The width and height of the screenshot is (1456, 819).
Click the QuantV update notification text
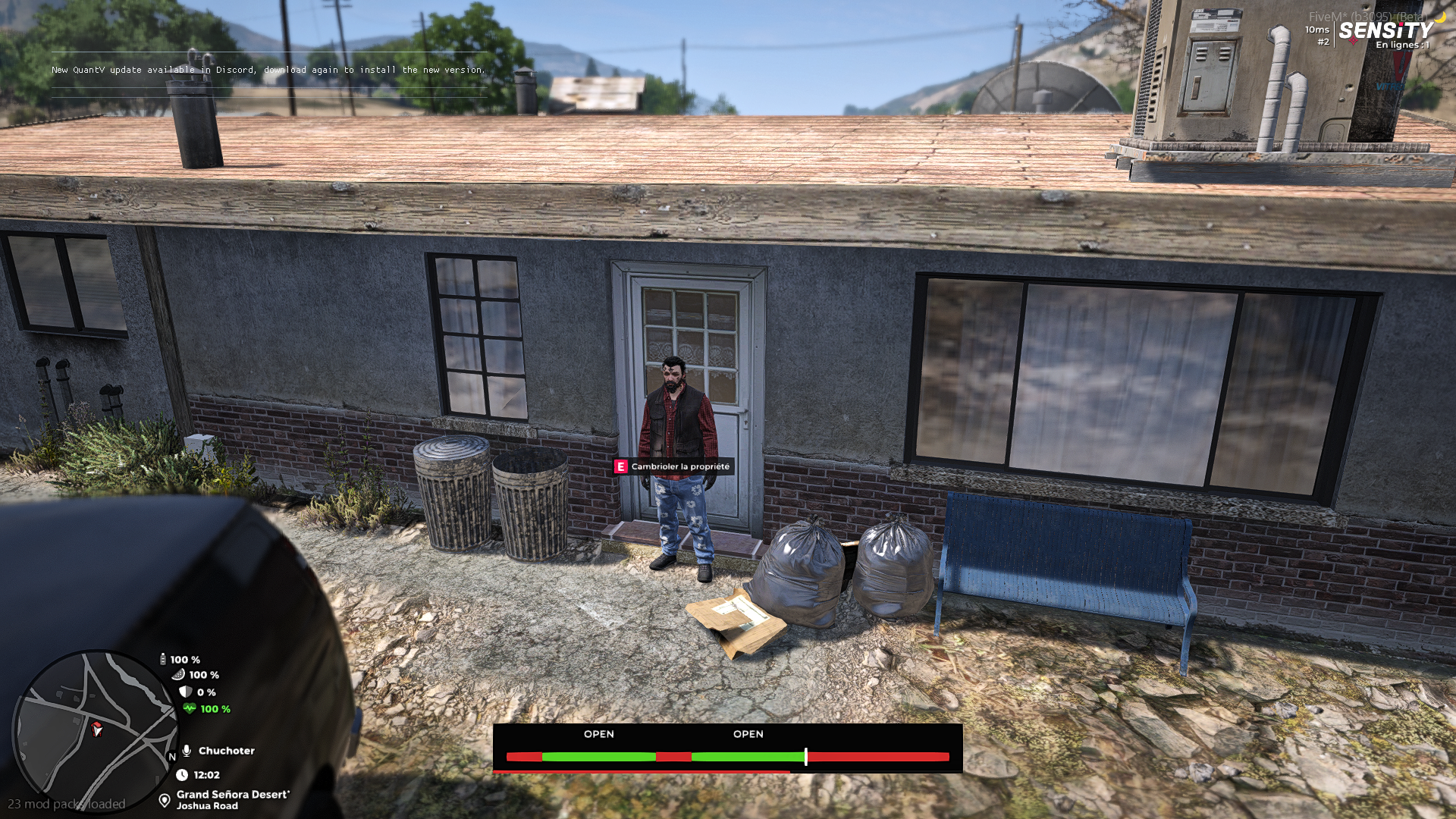268,70
